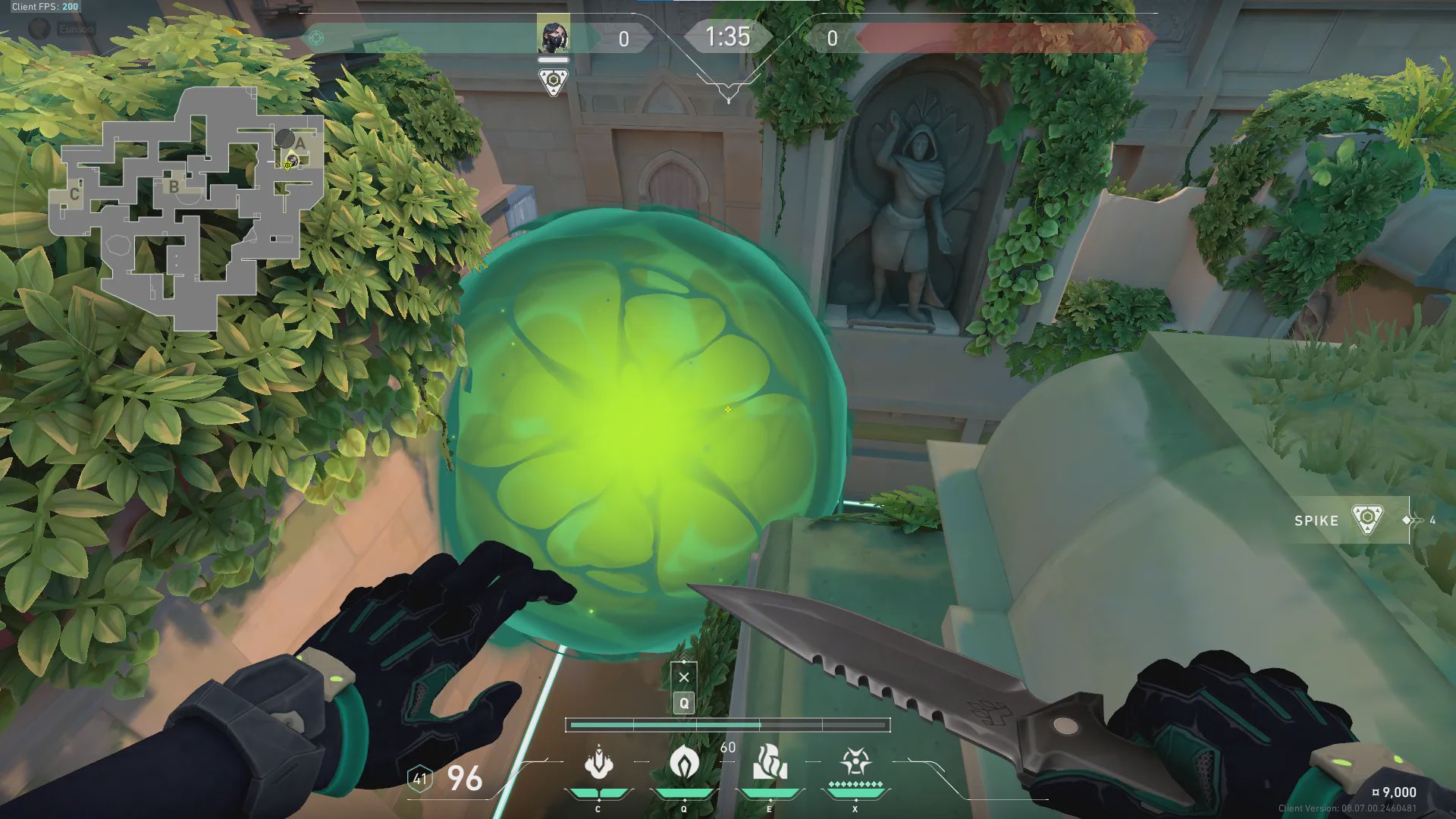Activate the Toxic Screen ability icon

pyautogui.click(x=769, y=764)
